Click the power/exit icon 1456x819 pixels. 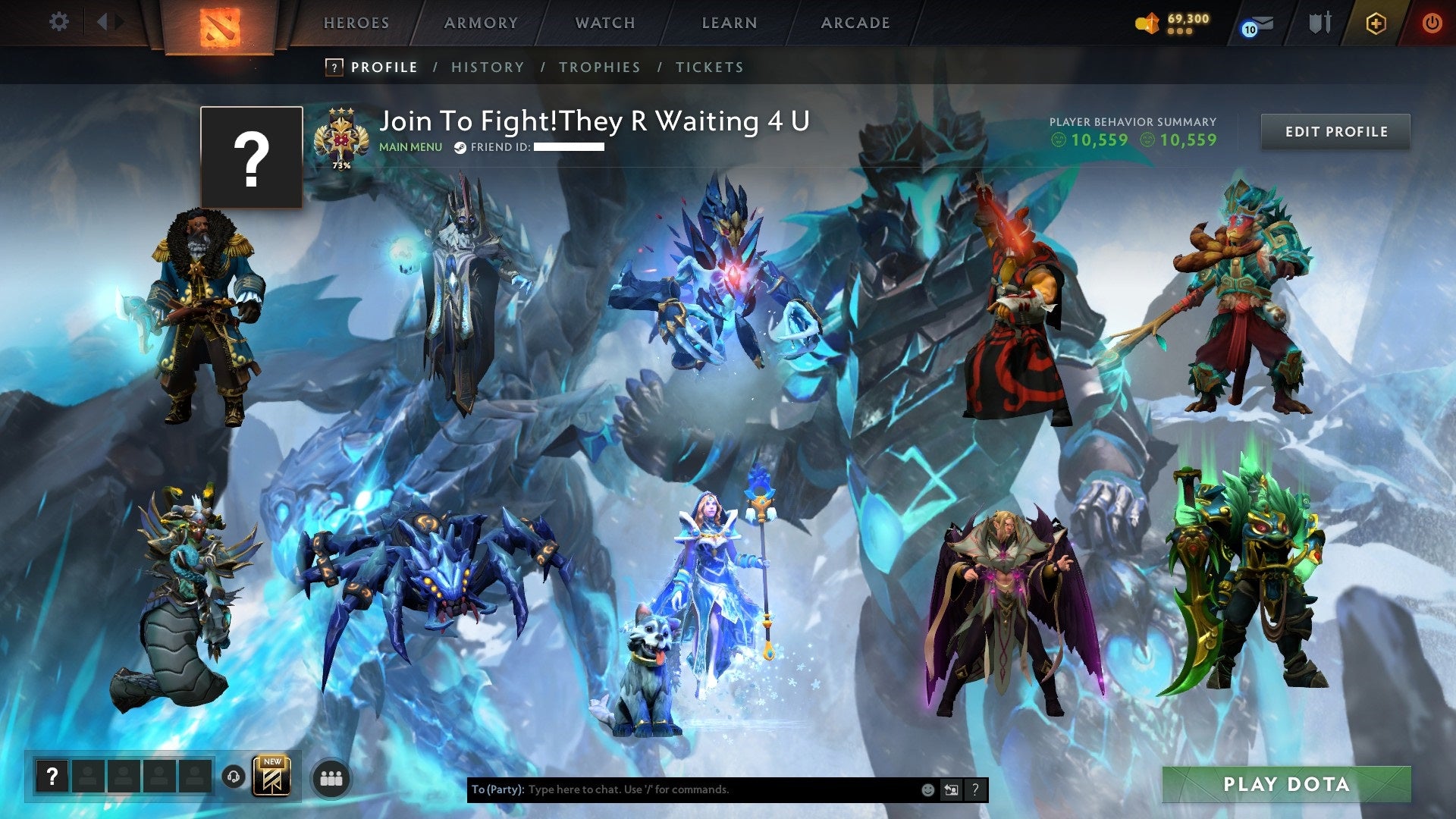pos(1433,23)
